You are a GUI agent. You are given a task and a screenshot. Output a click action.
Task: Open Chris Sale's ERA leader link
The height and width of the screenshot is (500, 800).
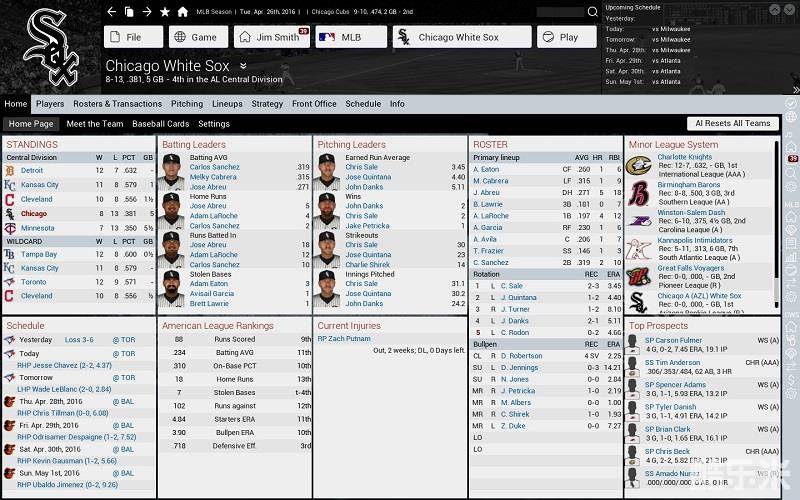pos(361,167)
